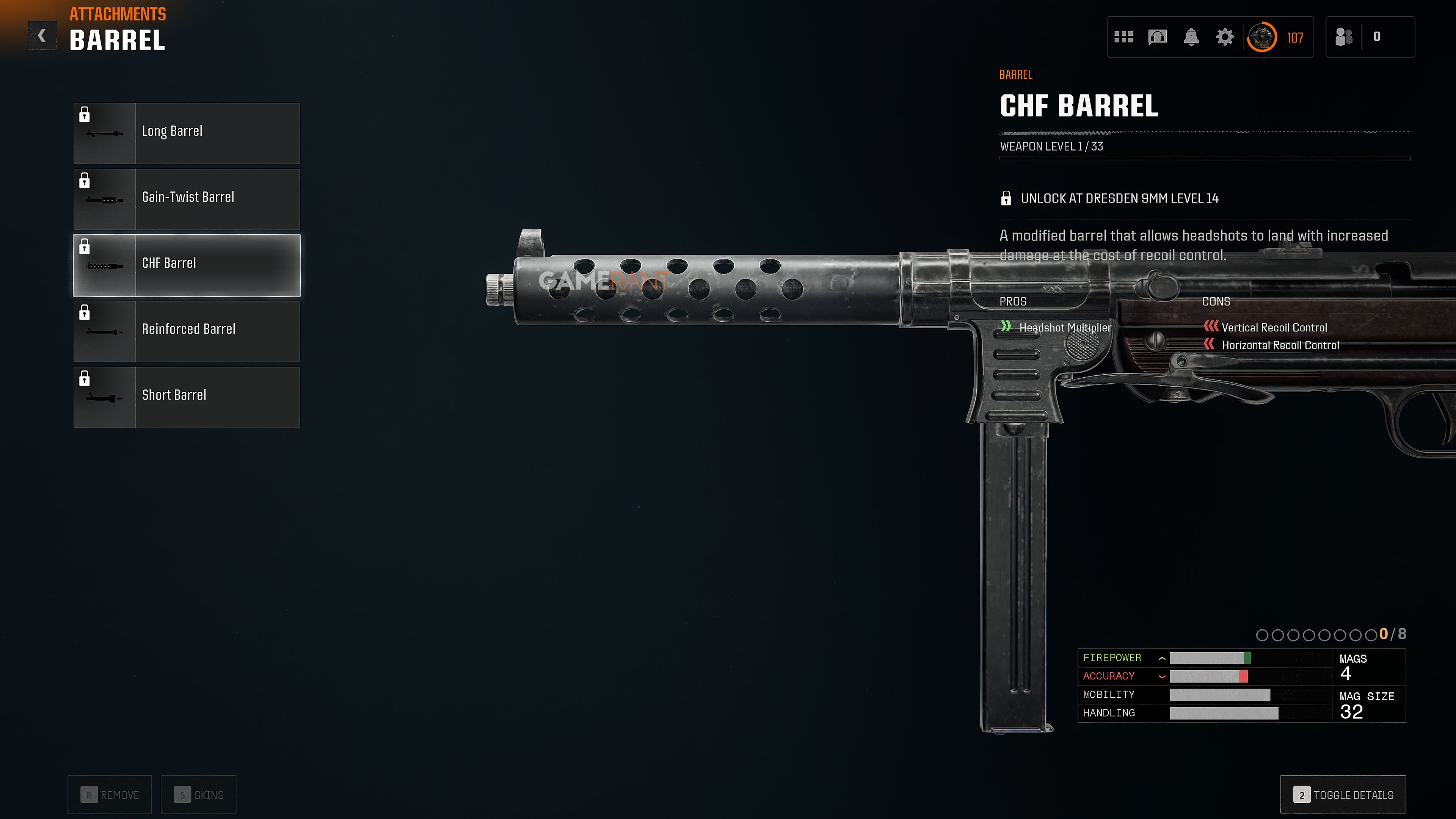This screenshot has height=819, width=1456.
Task: Click the Remove button
Action: pos(110,794)
